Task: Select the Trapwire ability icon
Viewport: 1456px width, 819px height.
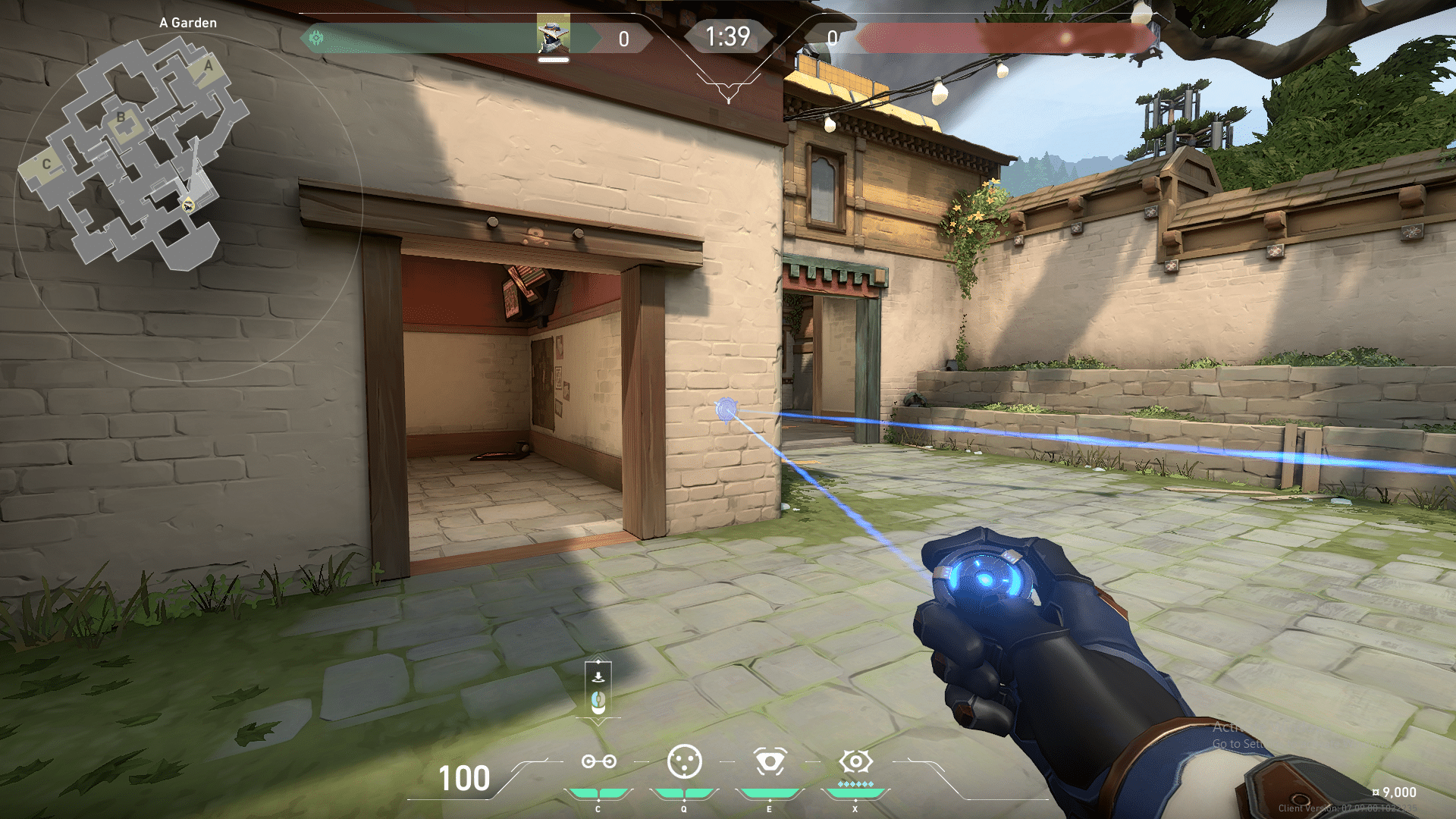Action: click(x=598, y=761)
